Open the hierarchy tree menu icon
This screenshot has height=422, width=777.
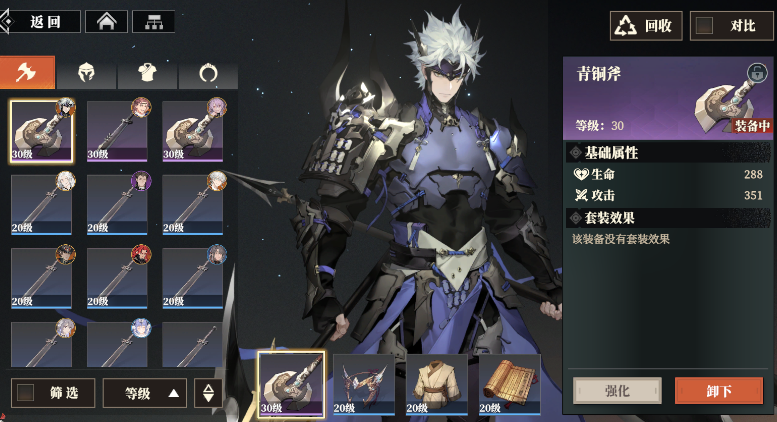[153, 21]
